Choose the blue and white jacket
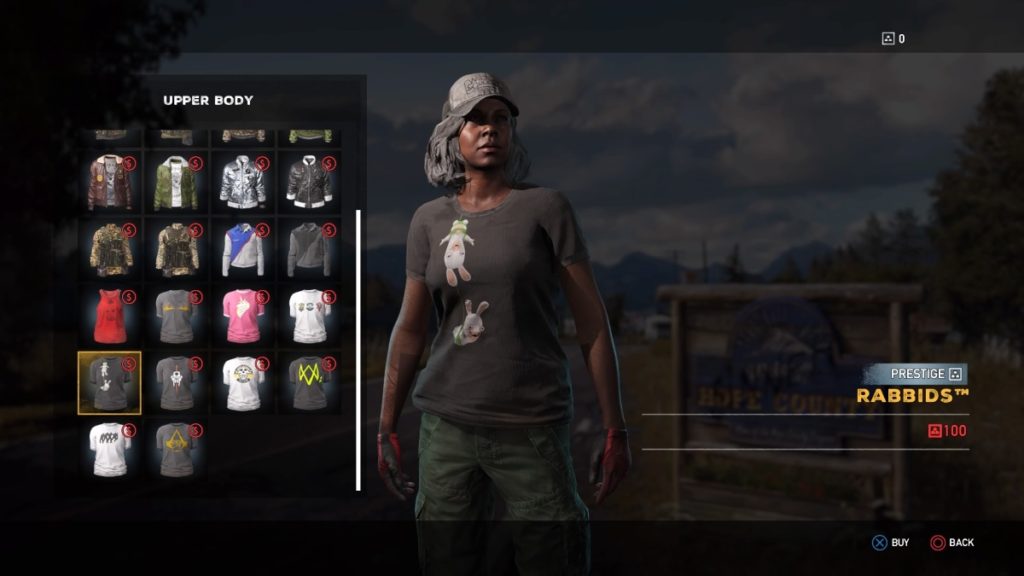Screen dimensions: 1024x576 [x=243, y=250]
